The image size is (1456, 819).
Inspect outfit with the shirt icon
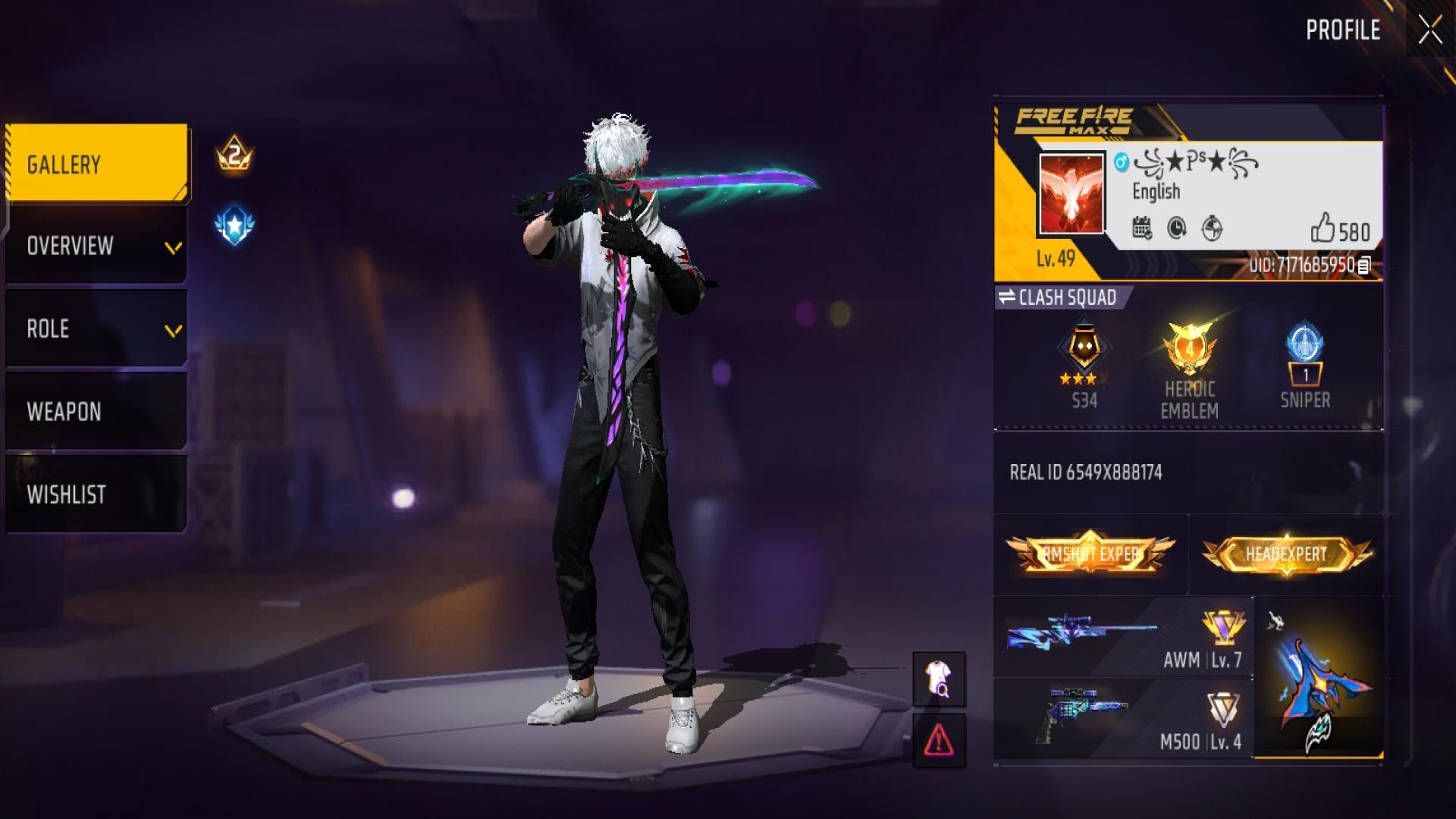coord(939,679)
